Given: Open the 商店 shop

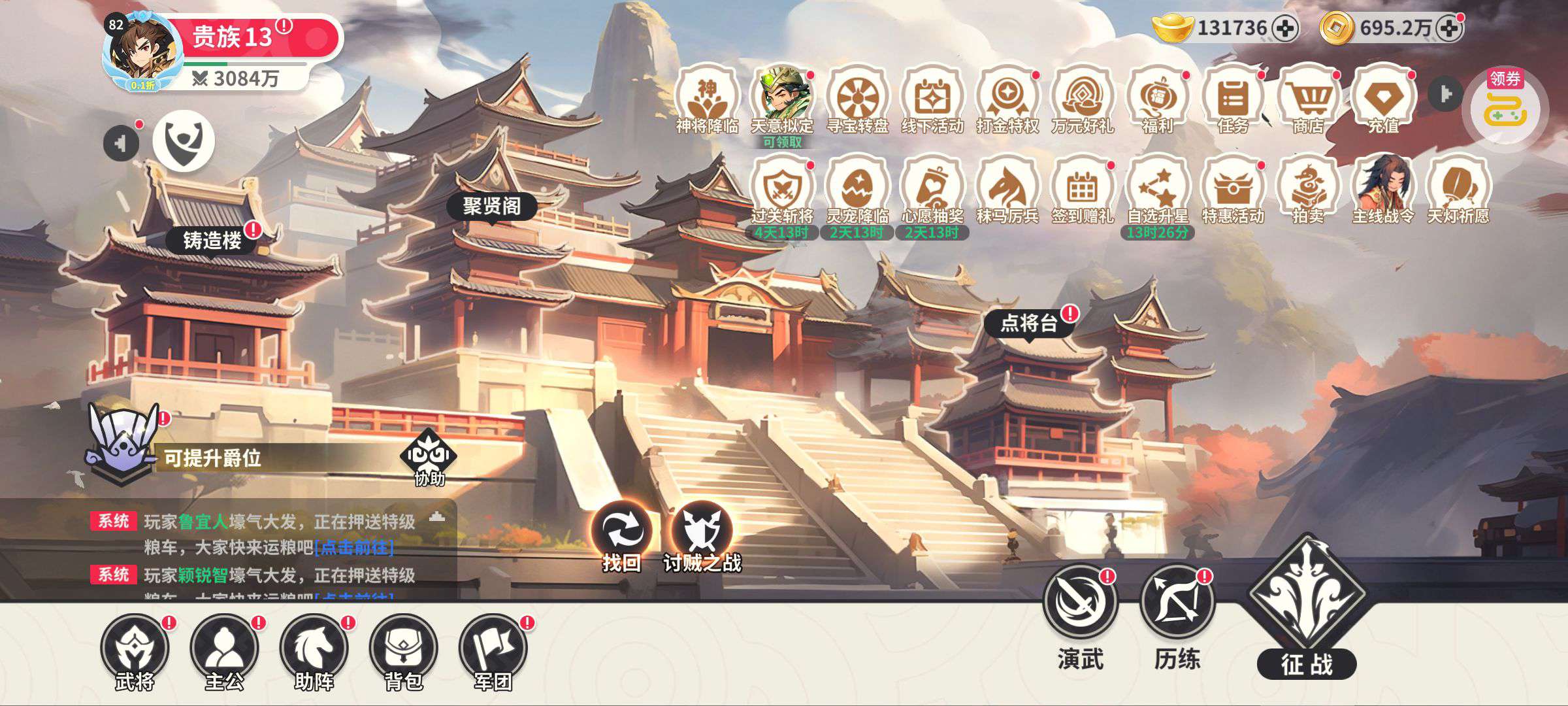Looking at the screenshot, I should 1309,99.
